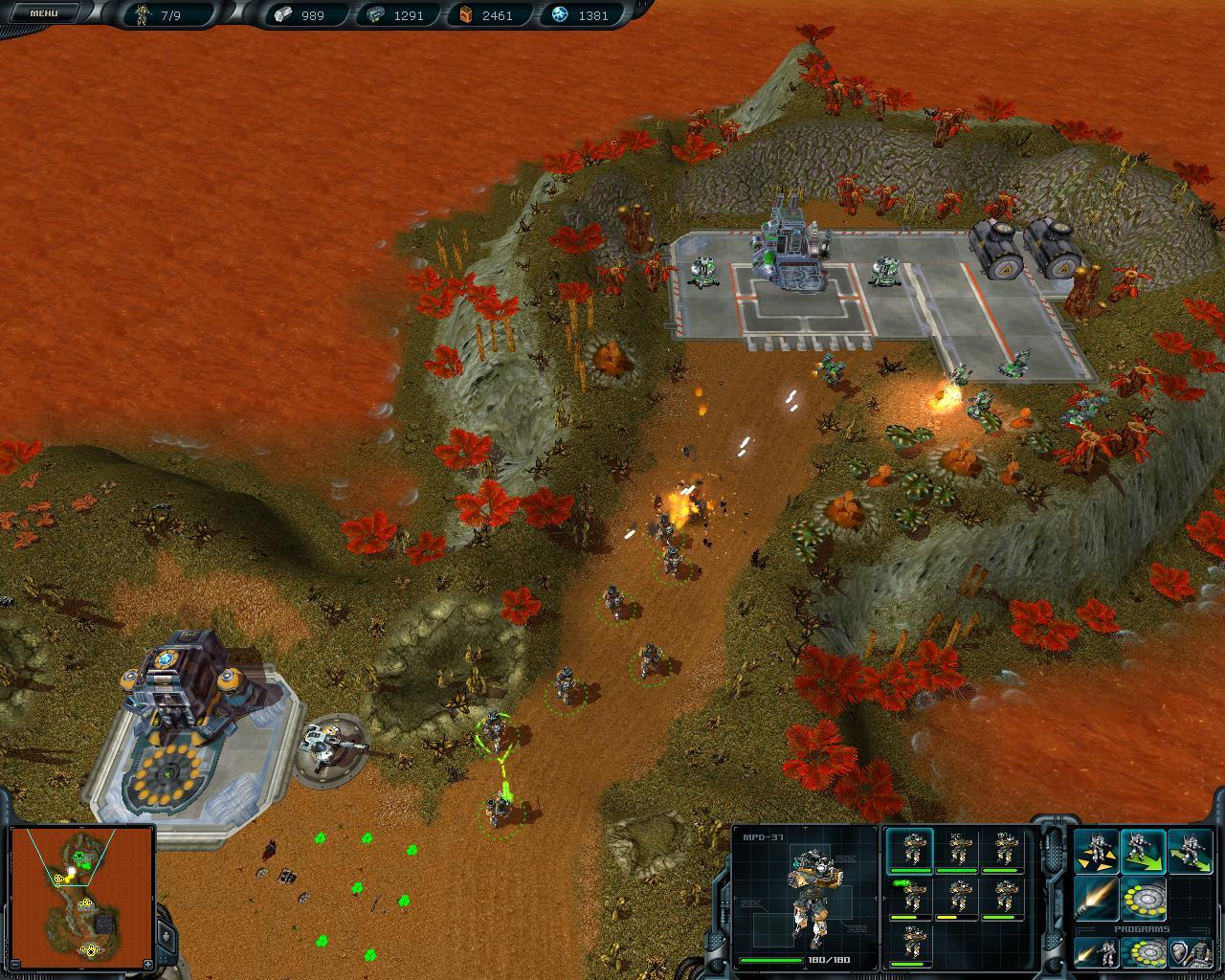
Task: Open the Menu button
Action: 43,13
